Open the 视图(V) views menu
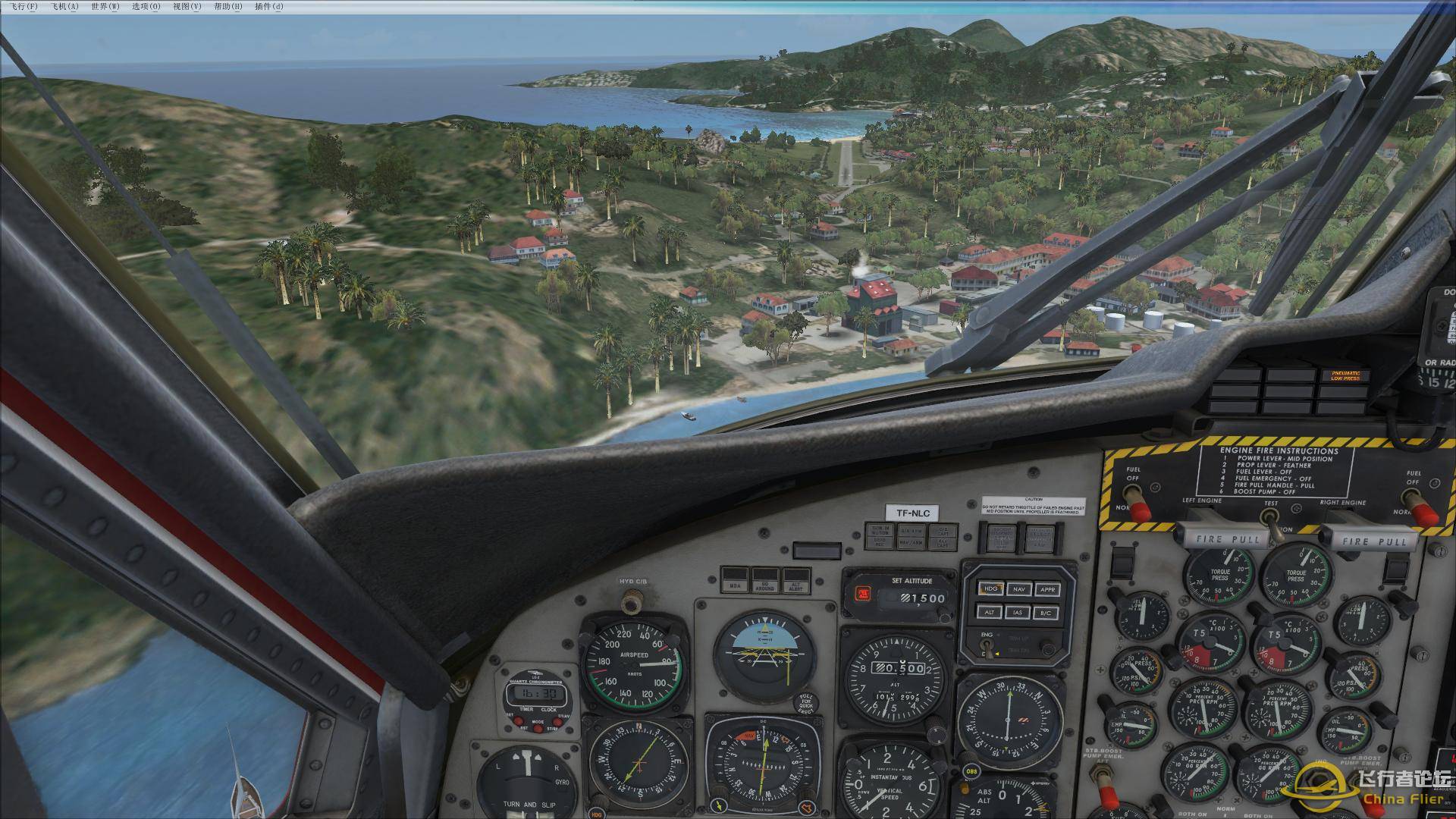The height and width of the screenshot is (819, 1456). pyautogui.click(x=187, y=7)
